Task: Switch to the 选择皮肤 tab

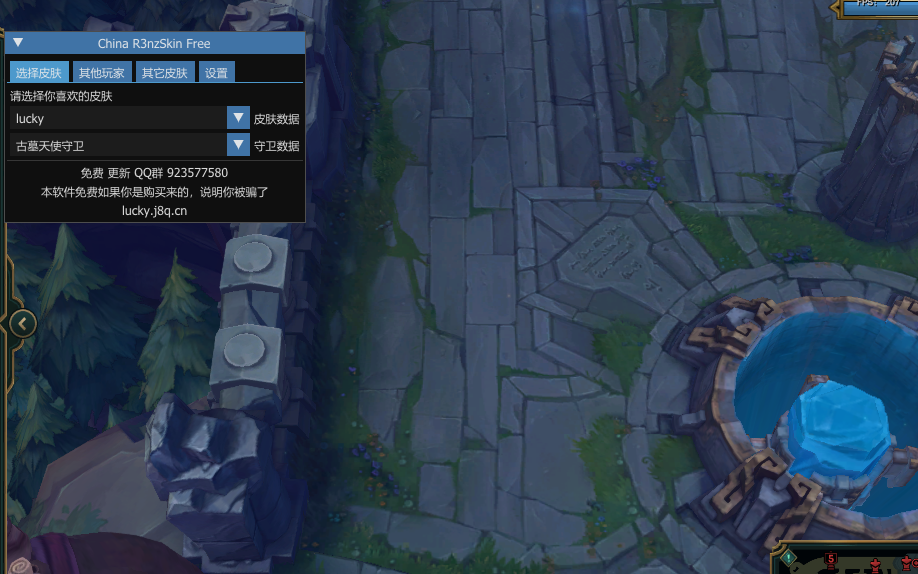Action: pos(39,73)
